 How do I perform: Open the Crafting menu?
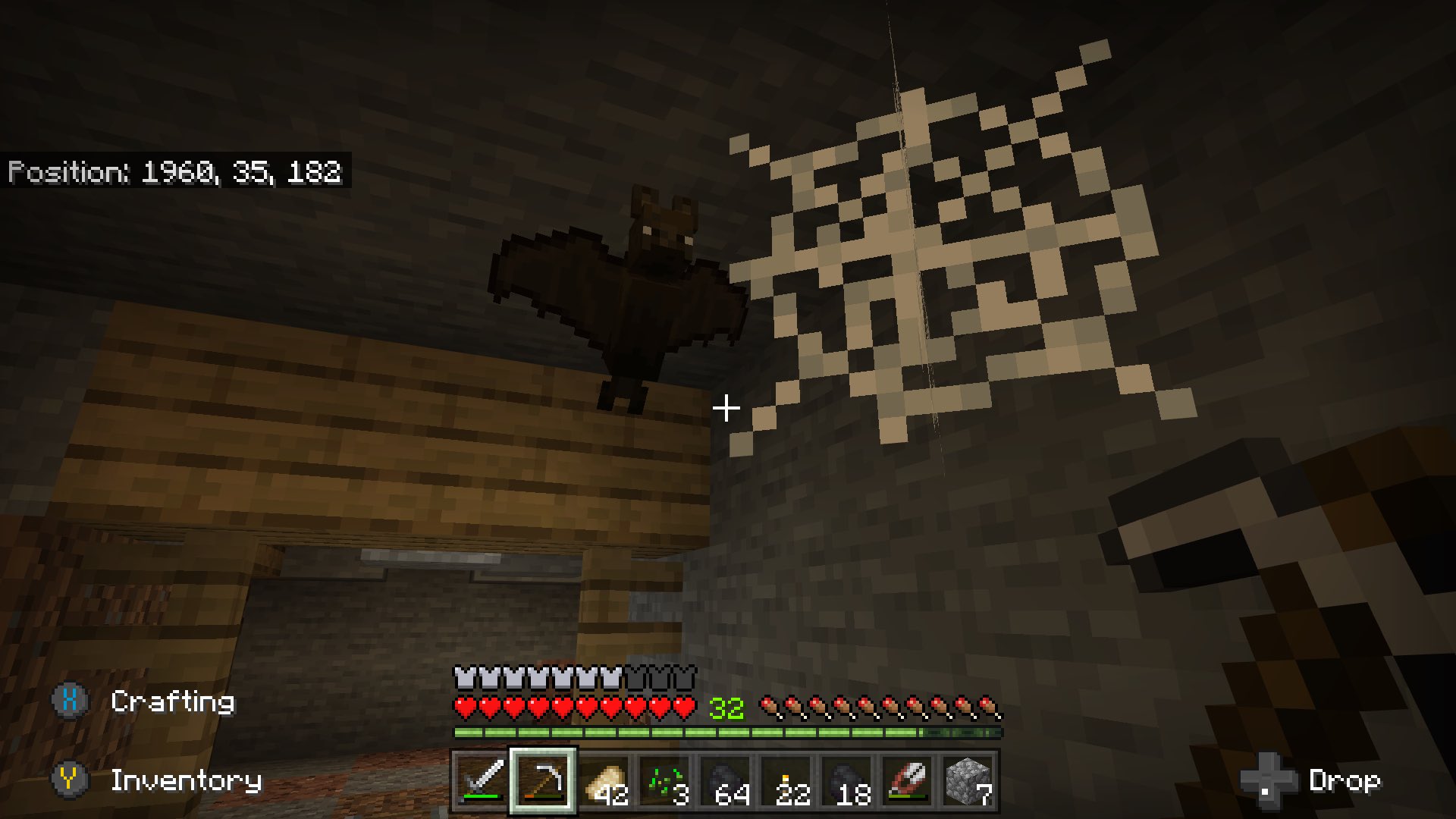tap(173, 701)
